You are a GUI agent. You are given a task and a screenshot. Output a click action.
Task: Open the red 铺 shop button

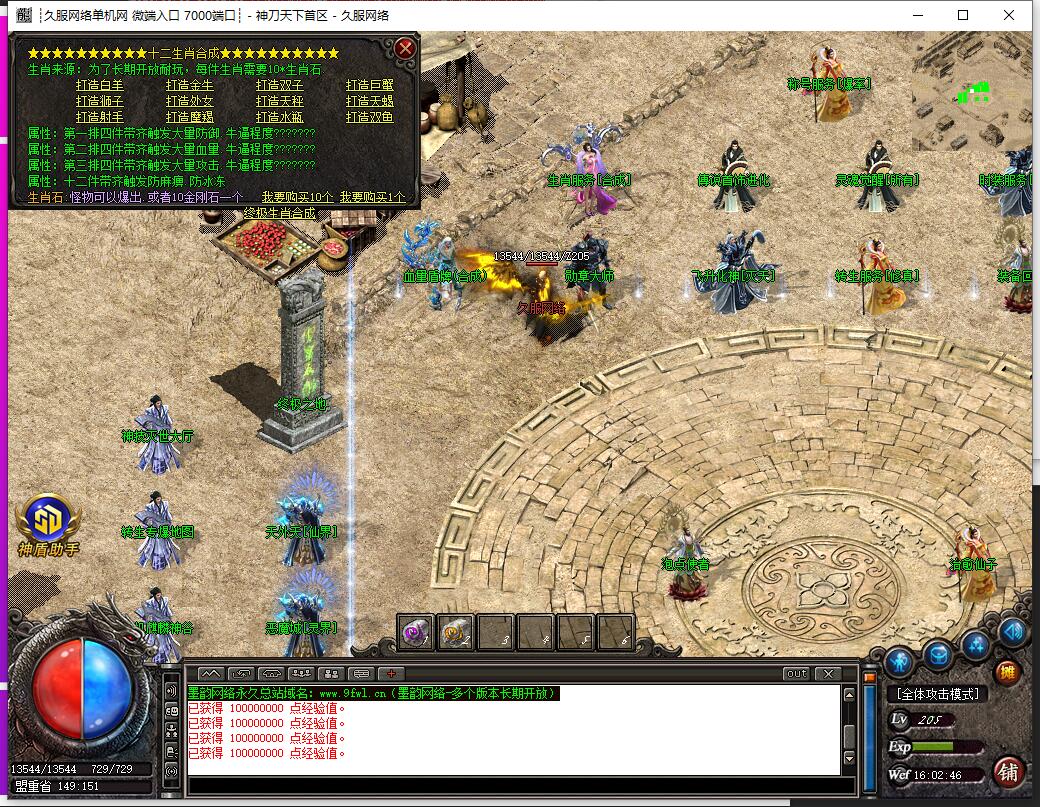[1008, 771]
